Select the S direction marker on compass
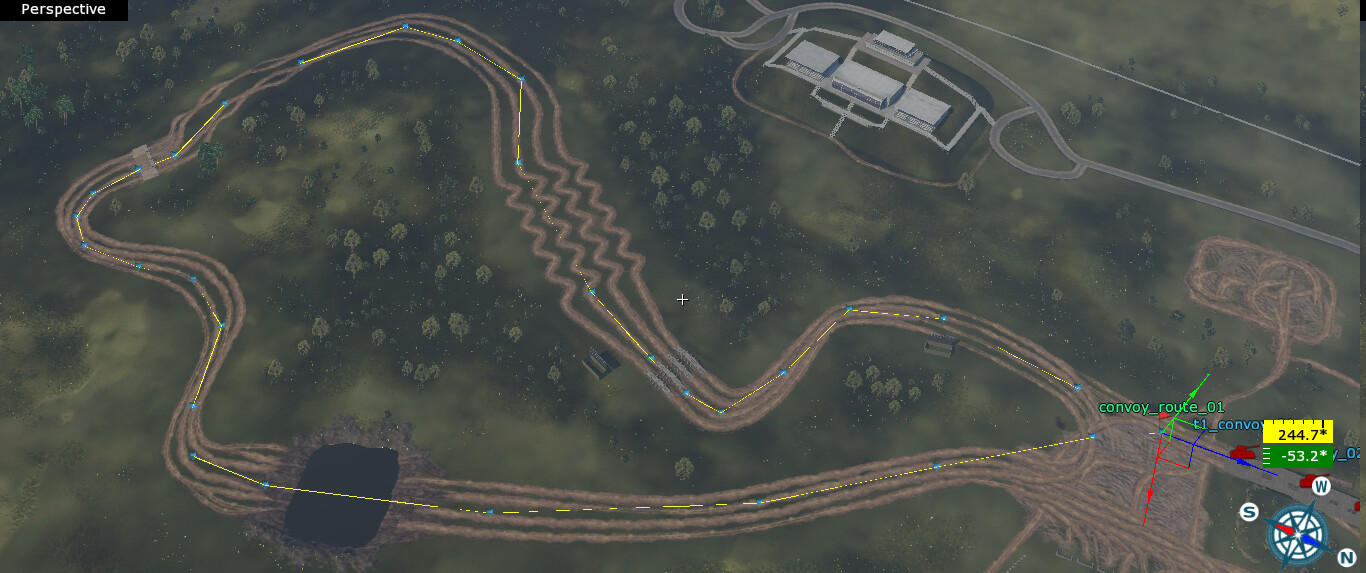1366x573 pixels. 1249,513
